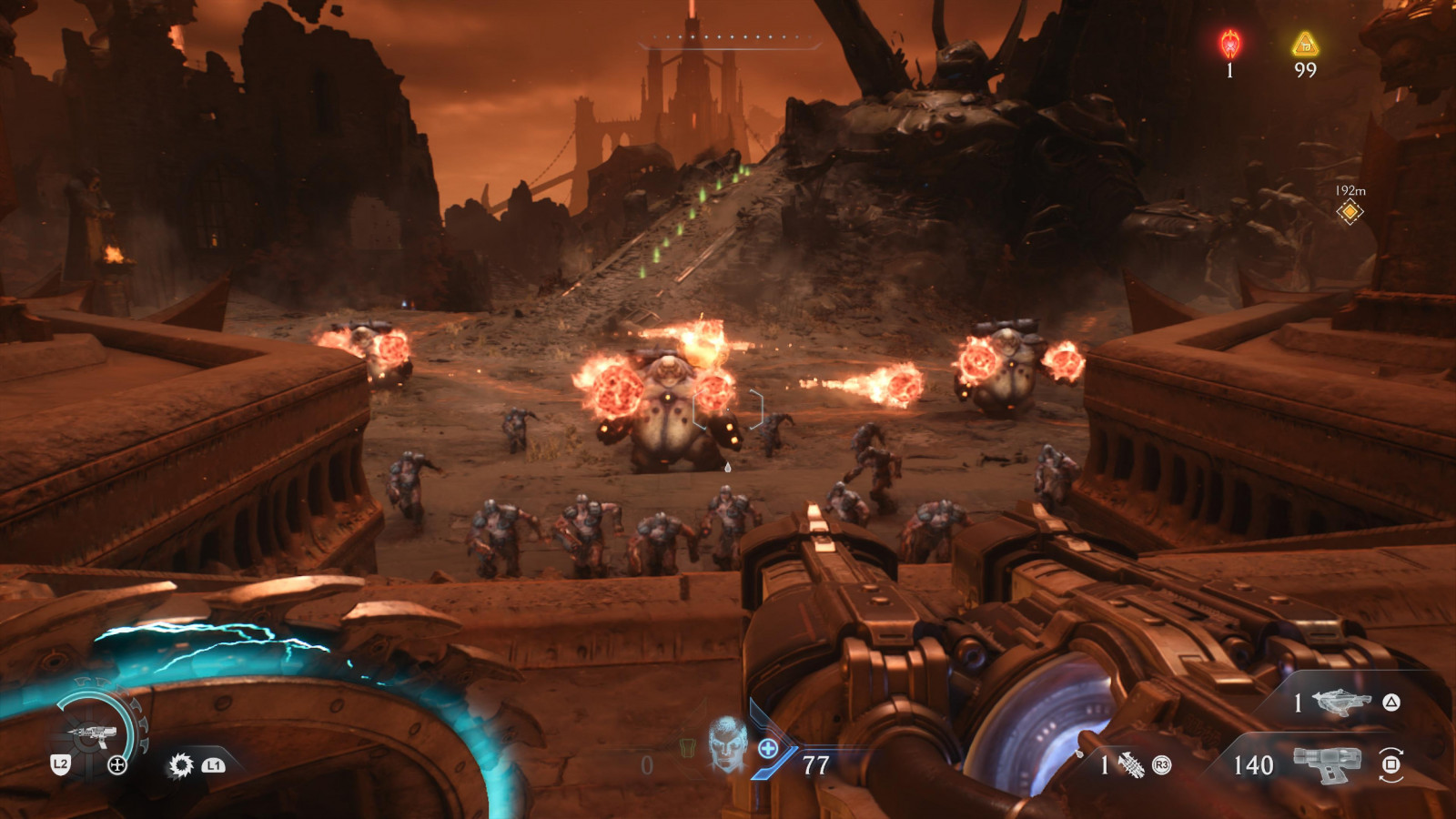This screenshot has width=1456, height=819.
Task: Click the yellow triangle token icon
Action: click(1305, 44)
